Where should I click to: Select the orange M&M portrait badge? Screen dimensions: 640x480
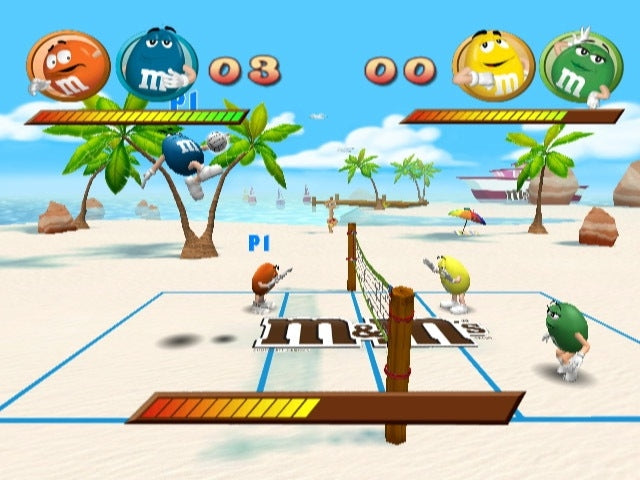point(68,66)
